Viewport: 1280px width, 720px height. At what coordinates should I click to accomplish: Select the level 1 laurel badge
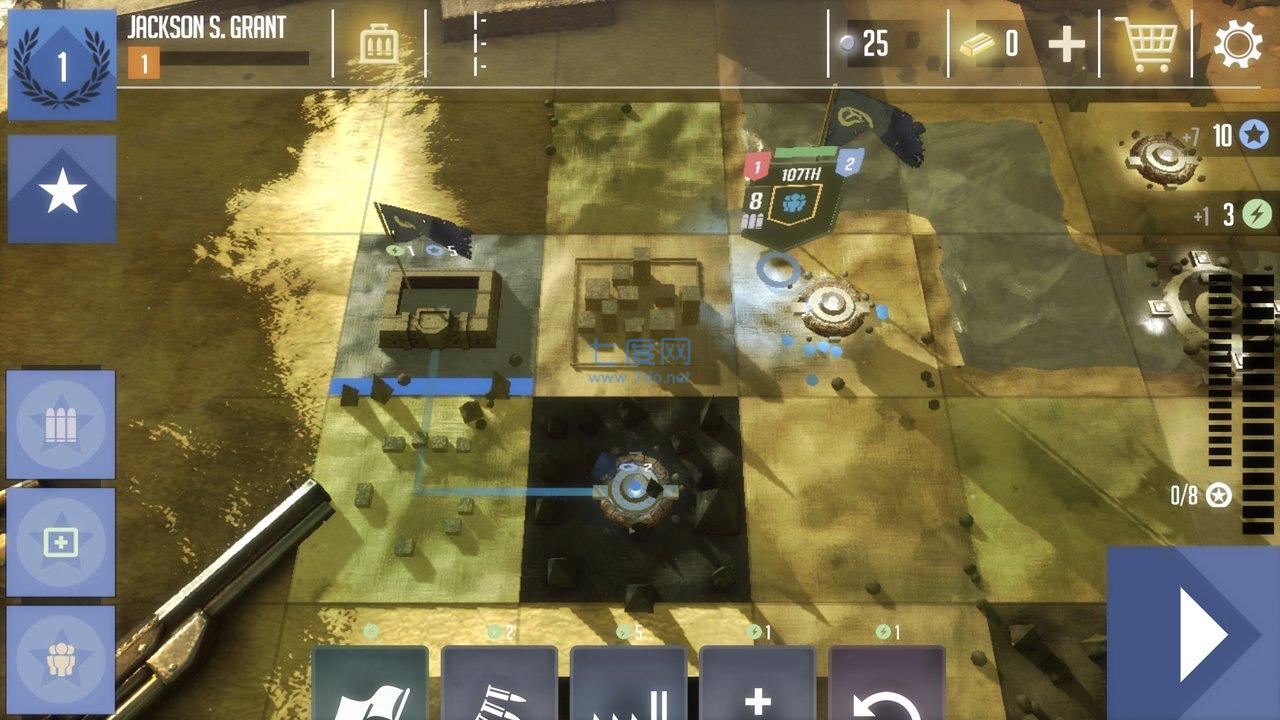click(x=60, y=60)
